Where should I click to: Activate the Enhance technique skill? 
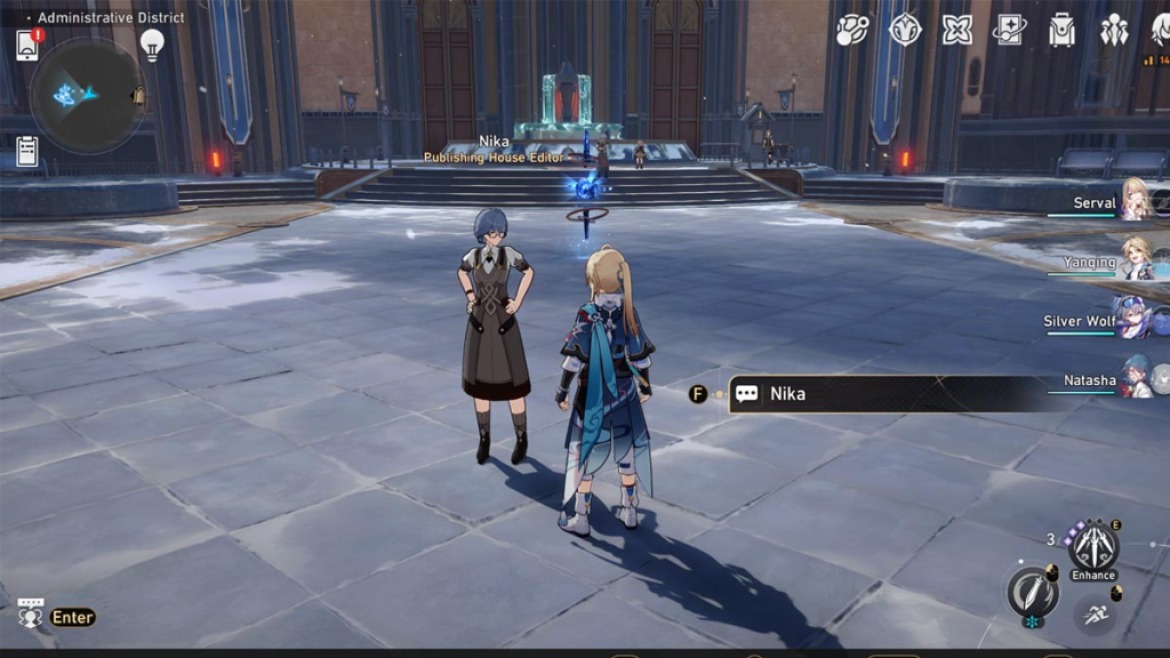tap(1092, 547)
